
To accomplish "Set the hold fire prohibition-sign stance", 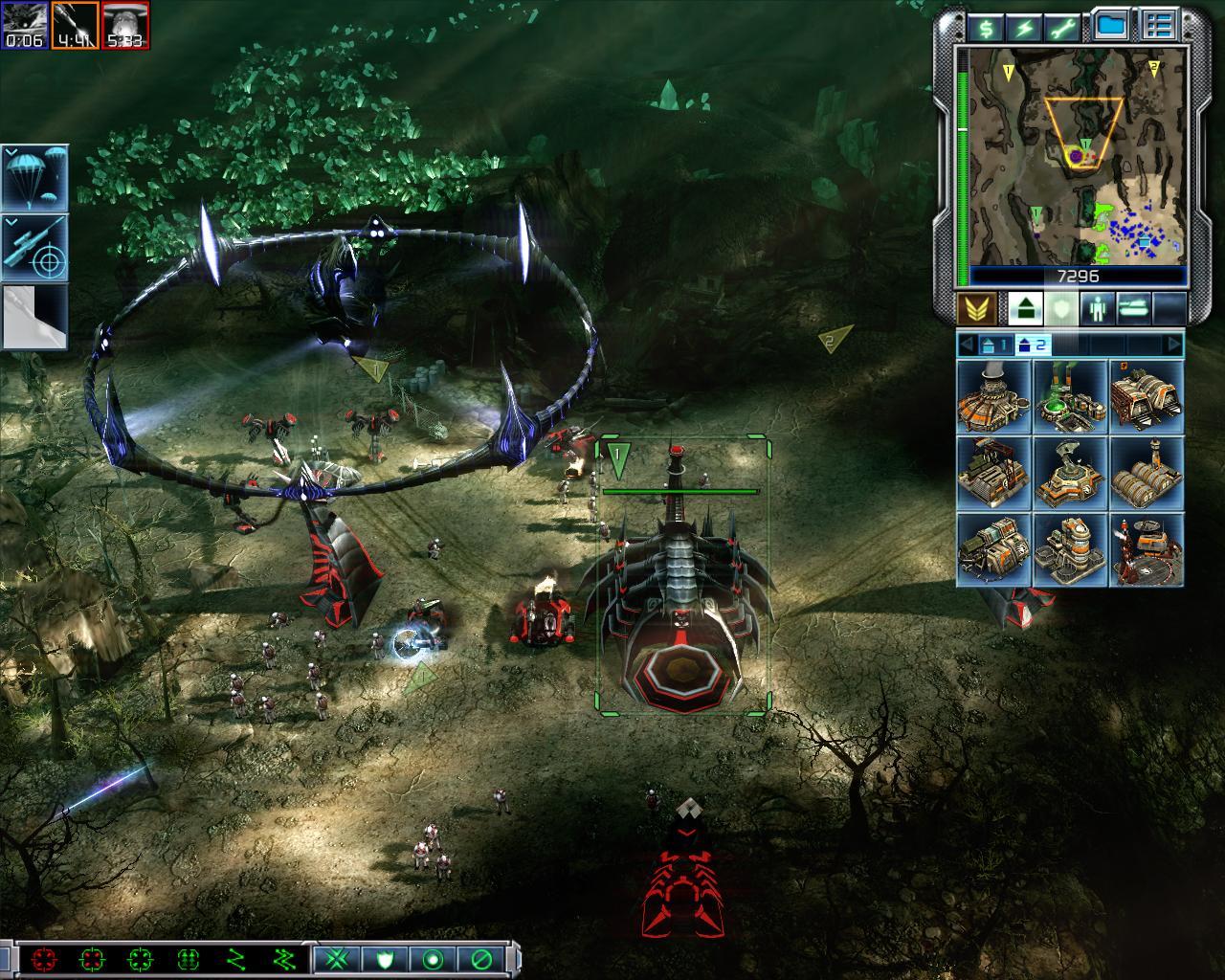I will tap(479, 958).
